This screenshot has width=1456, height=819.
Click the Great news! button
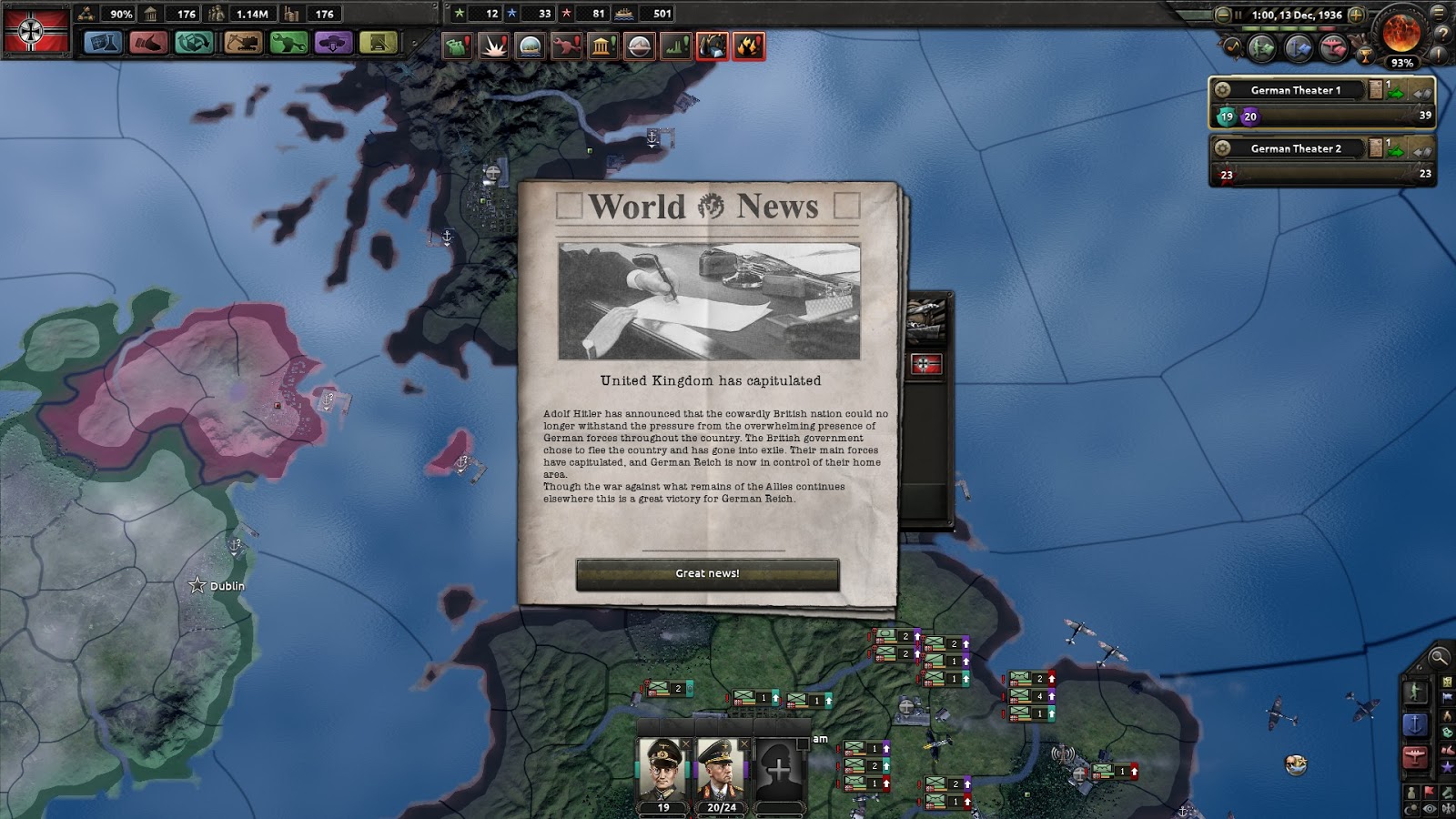point(706,572)
